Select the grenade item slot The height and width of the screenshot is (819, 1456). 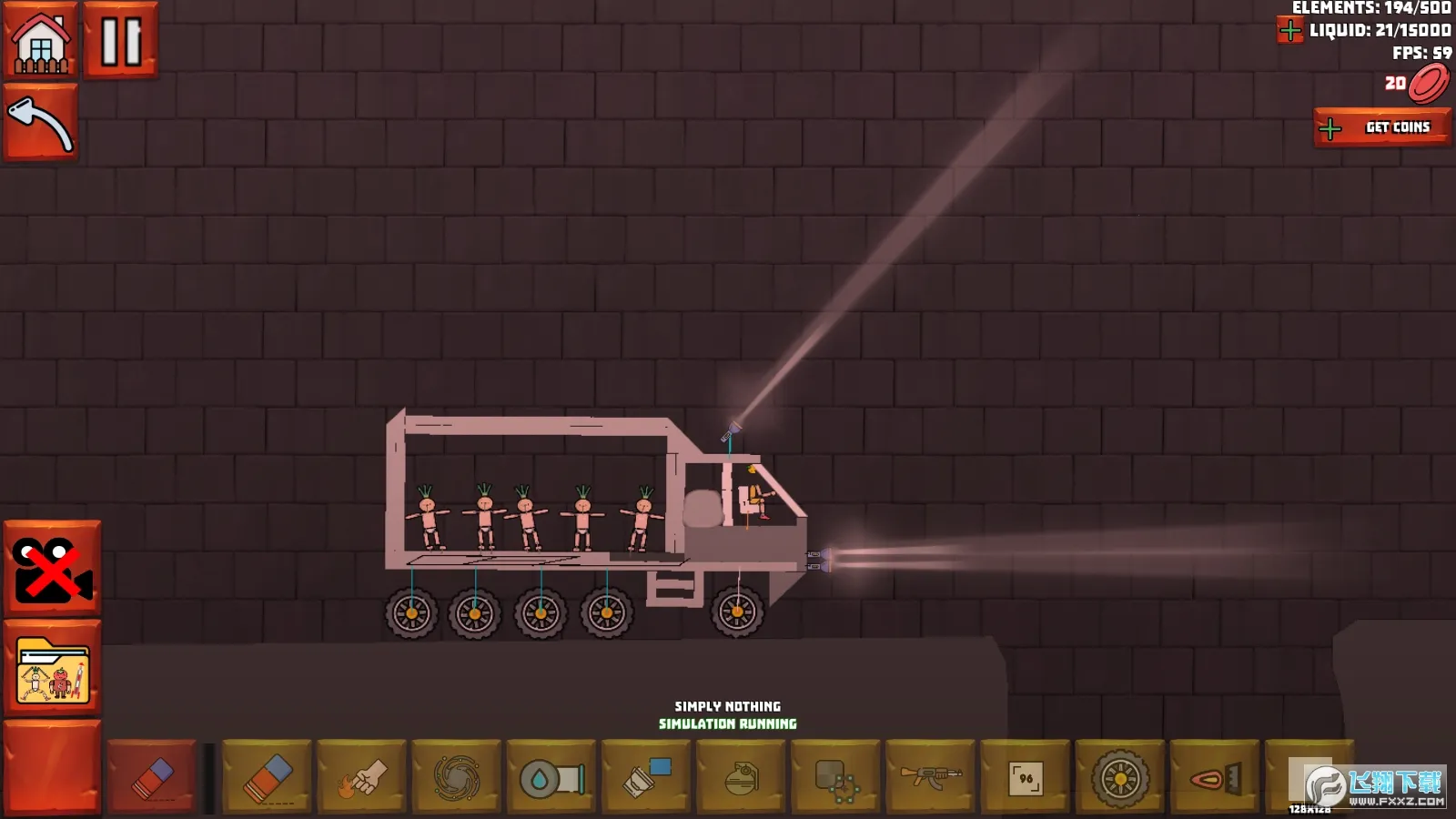[741, 778]
